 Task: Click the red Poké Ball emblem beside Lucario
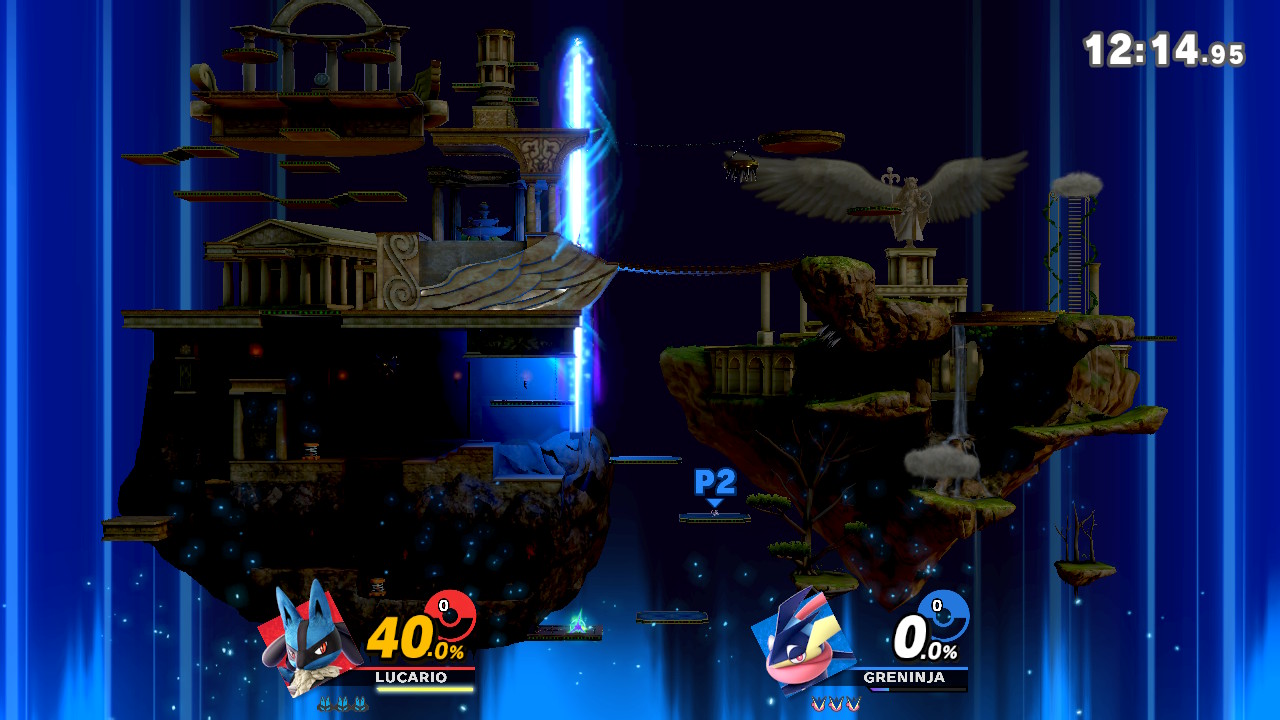pos(450,616)
